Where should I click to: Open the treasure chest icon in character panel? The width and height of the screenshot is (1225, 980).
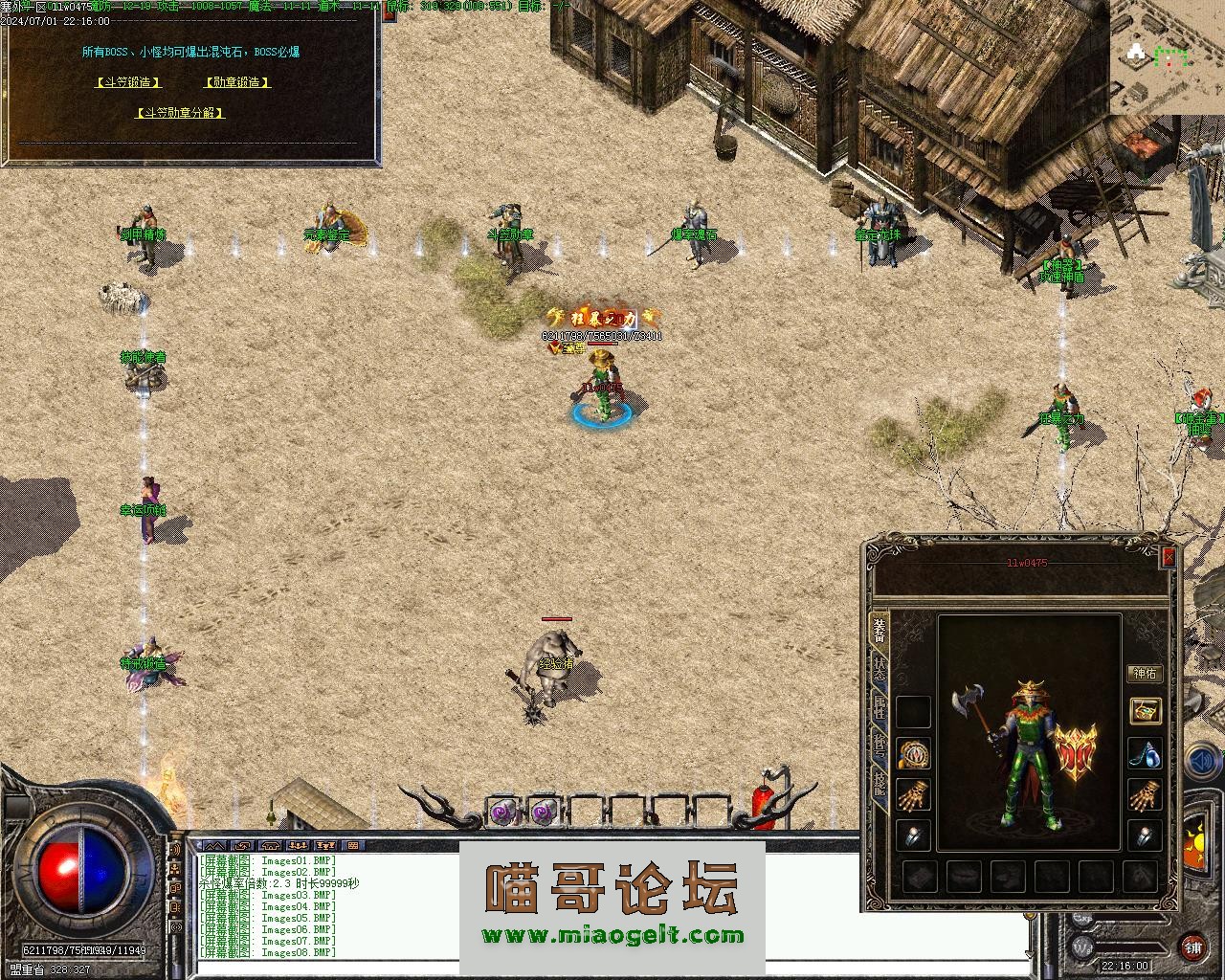[x=1145, y=711]
